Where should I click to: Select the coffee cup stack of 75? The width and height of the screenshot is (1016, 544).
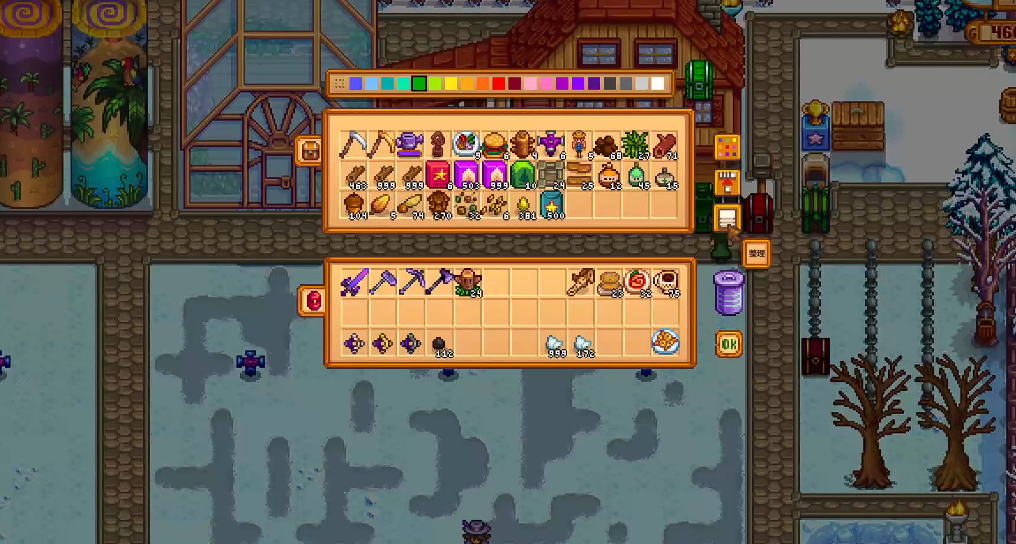(667, 283)
